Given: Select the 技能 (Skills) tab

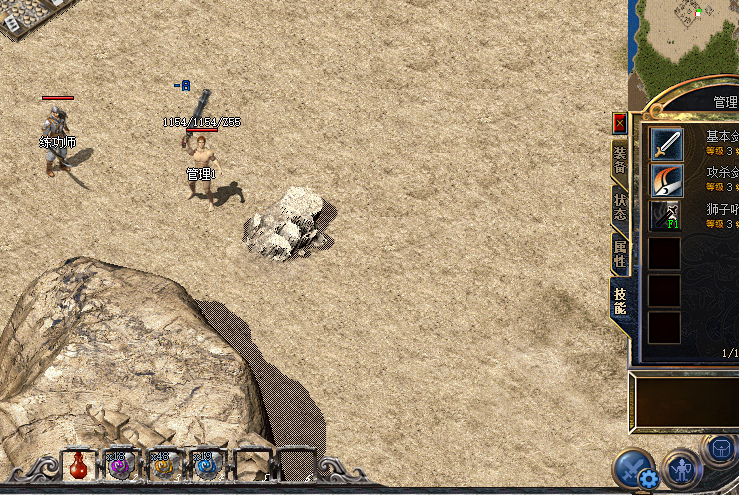Looking at the screenshot, I should (620, 299).
